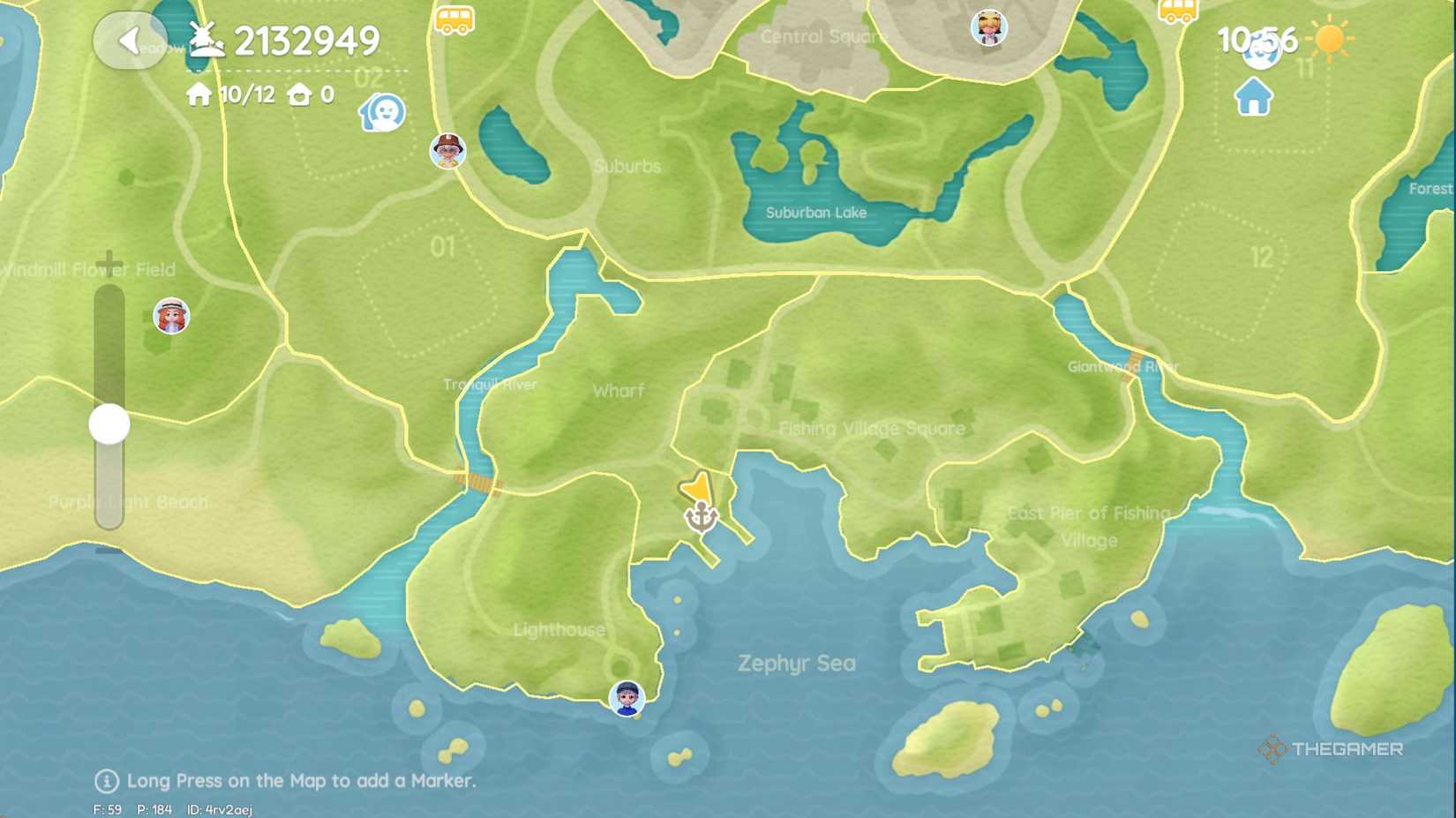Select the player avatar near the Lighthouse
Viewport: 1456px width, 818px height.
click(x=627, y=699)
